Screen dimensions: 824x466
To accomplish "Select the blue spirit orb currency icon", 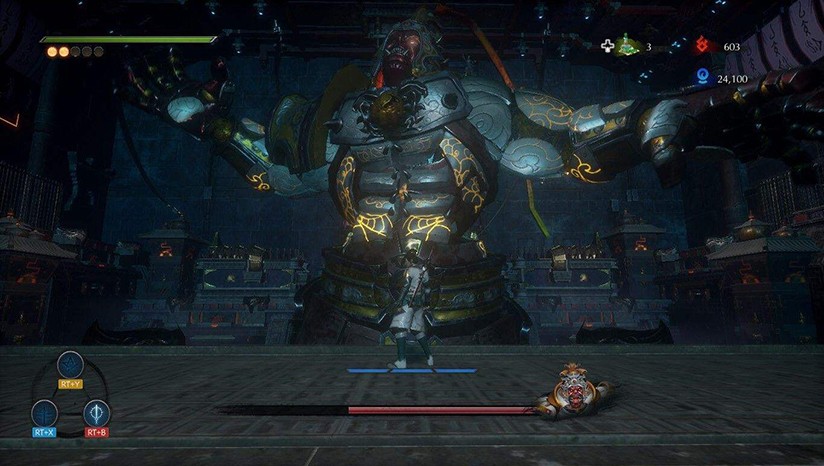I will pyautogui.click(x=703, y=77).
